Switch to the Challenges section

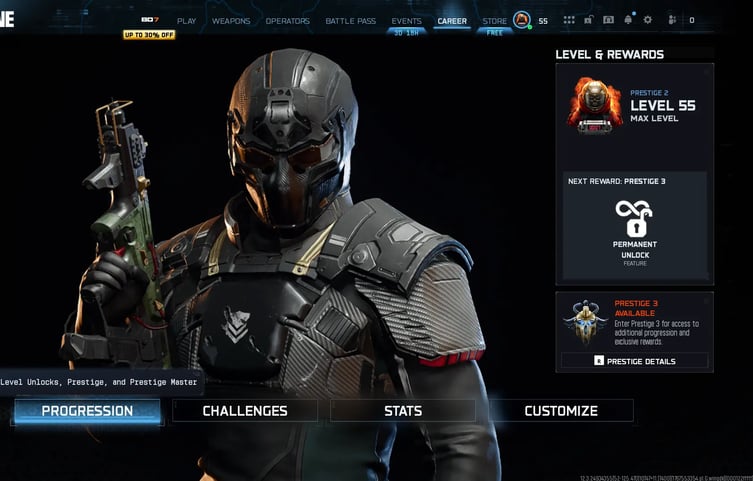tap(245, 411)
